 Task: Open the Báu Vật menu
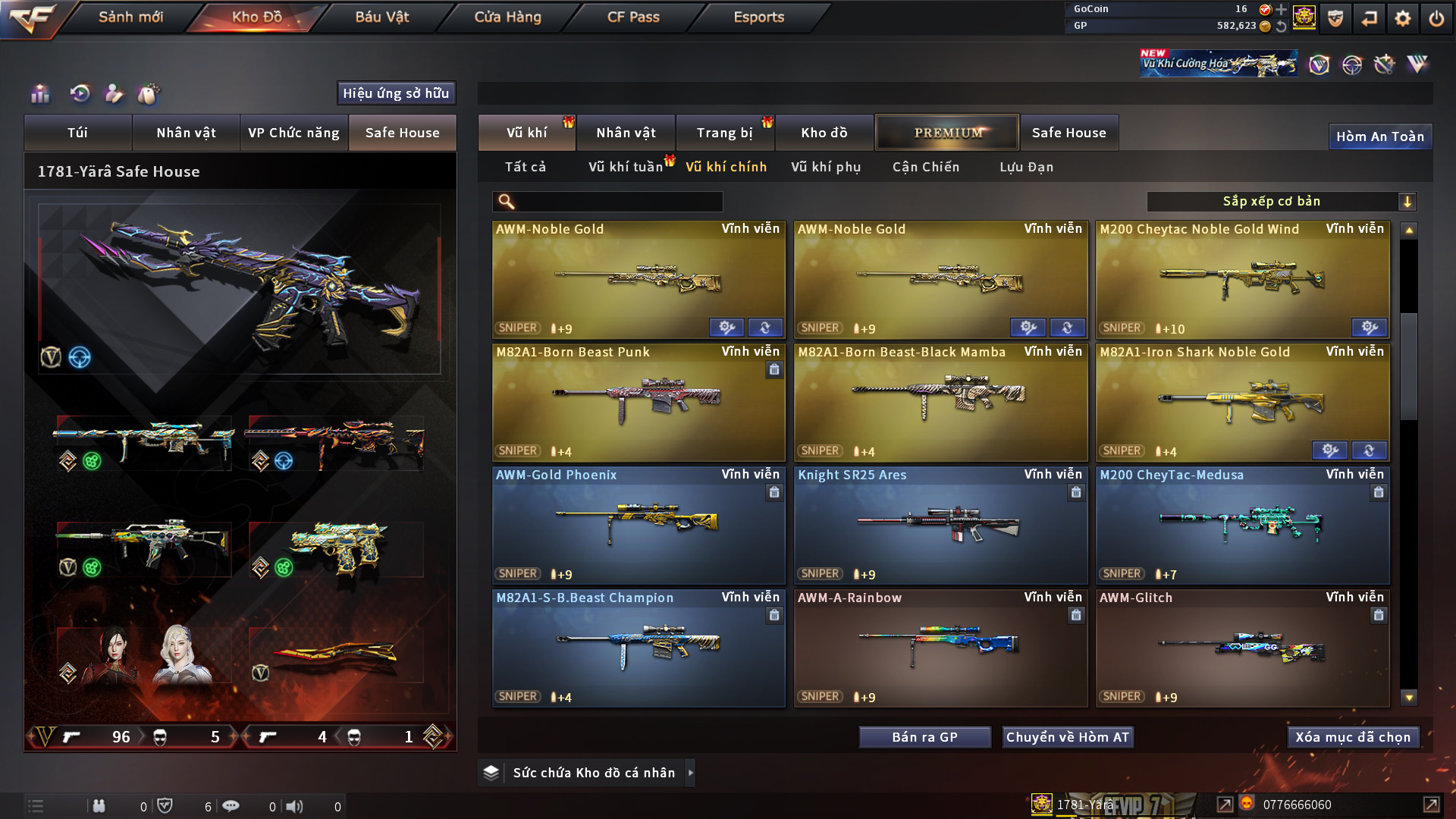(x=381, y=17)
